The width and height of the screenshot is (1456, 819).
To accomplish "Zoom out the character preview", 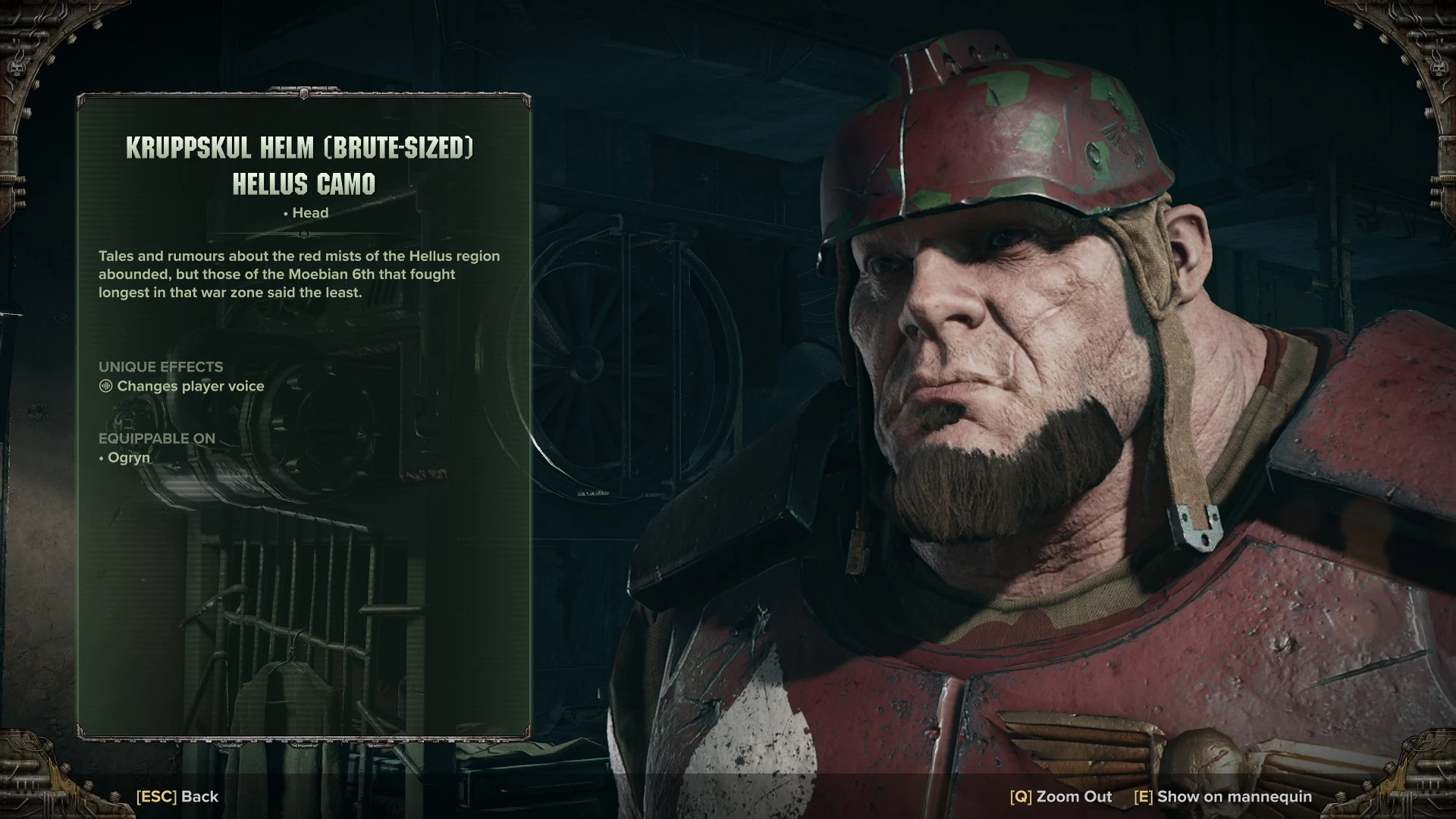I will click(1060, 797).
